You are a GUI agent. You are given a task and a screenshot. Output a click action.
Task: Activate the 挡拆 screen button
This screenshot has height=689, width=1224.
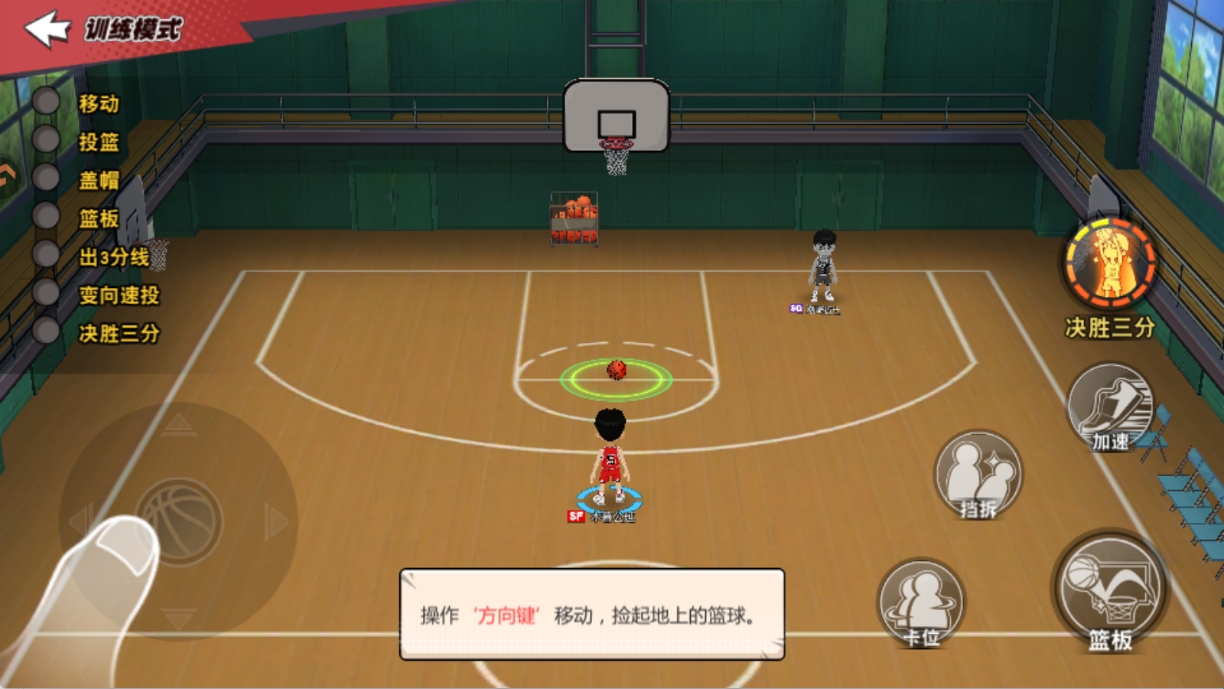click(978, 476)
